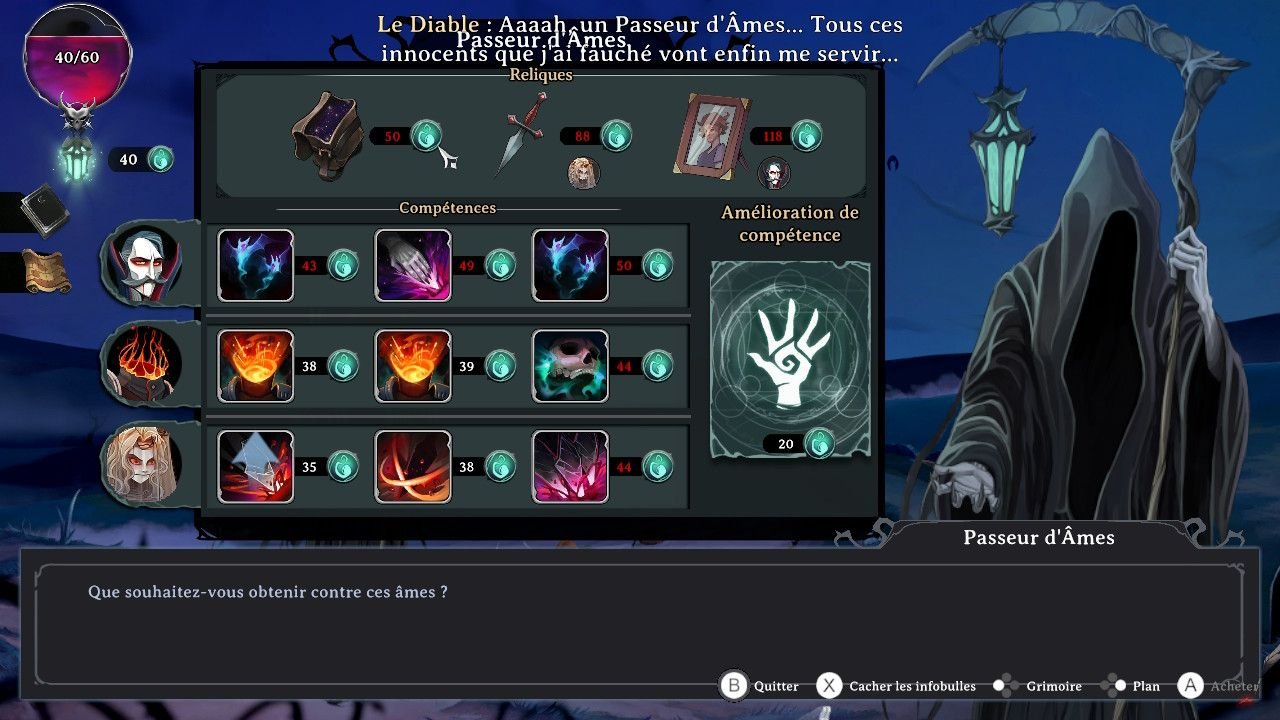The height and width of the screenshot is (720, 1280).
Task: Select the pink glowing hand skill
Action: click(413, 265)
